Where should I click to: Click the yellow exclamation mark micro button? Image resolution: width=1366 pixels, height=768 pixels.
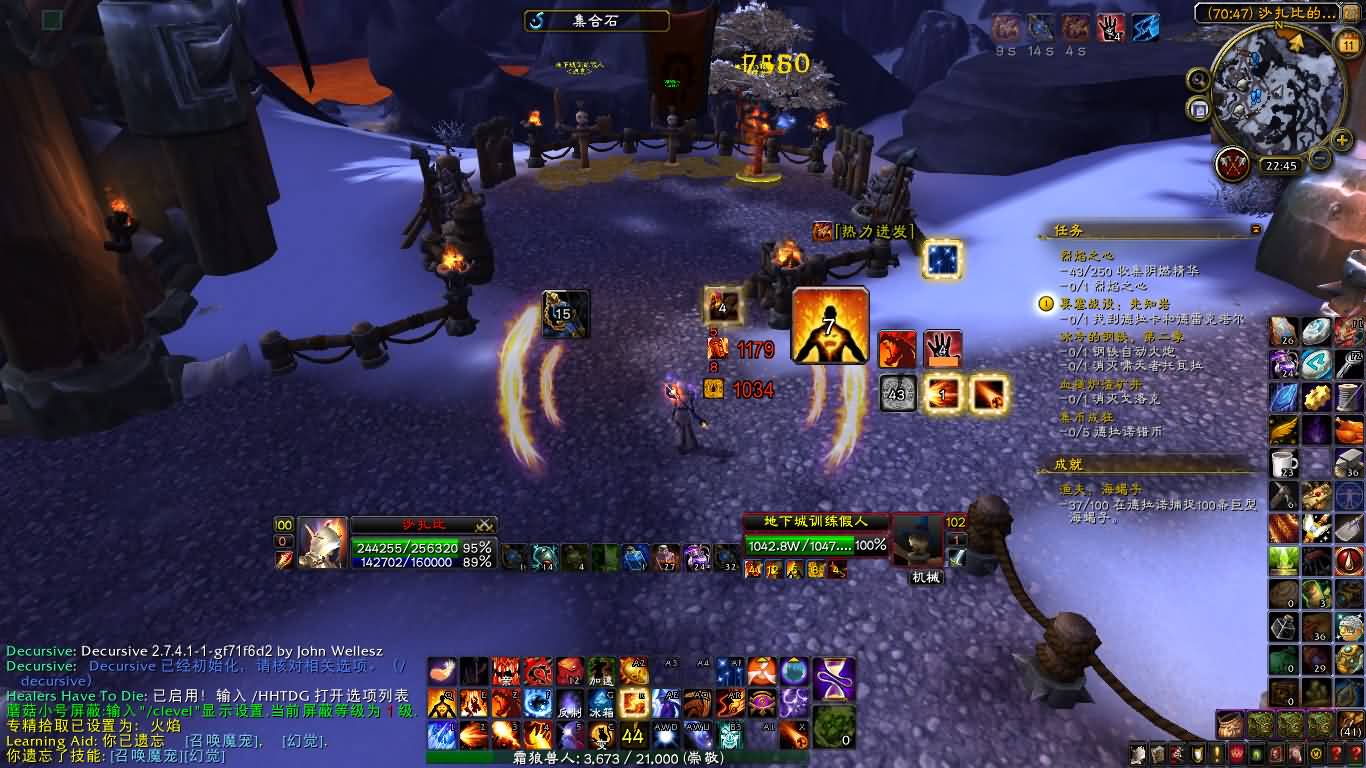(x=1217, y=755)
